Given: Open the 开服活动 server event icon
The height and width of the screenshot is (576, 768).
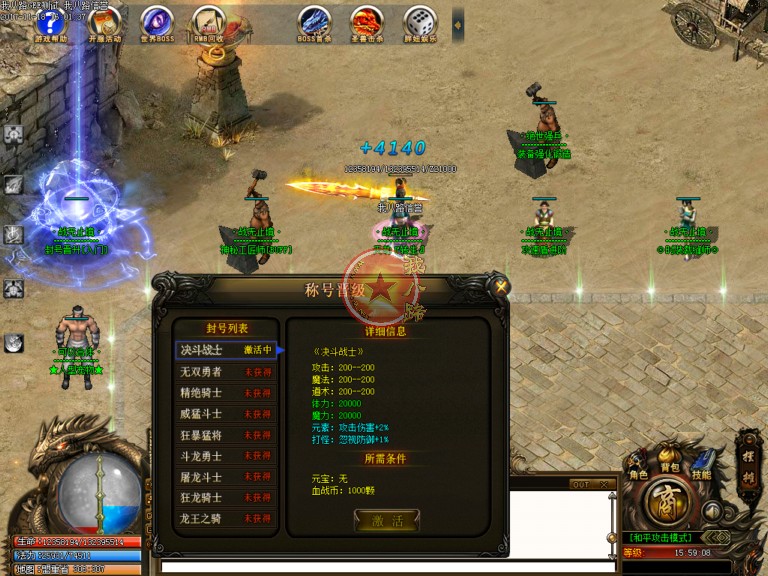Looking at the screenshot, I should tap(104, 22).
